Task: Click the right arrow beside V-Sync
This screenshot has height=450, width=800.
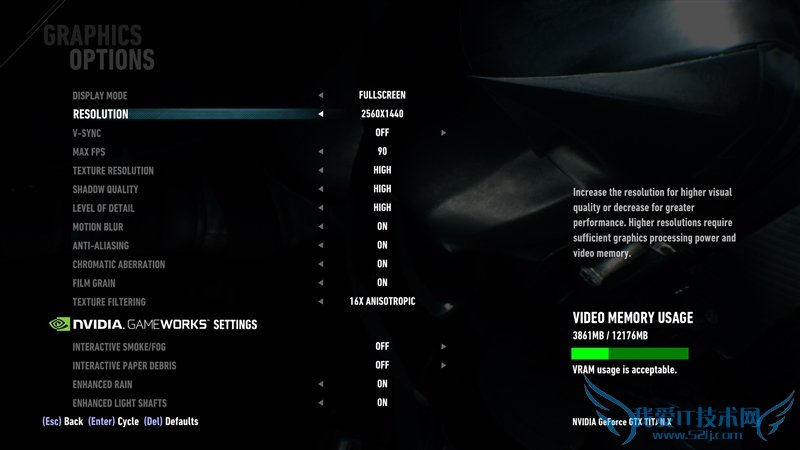Action: (x=443, y=133)
